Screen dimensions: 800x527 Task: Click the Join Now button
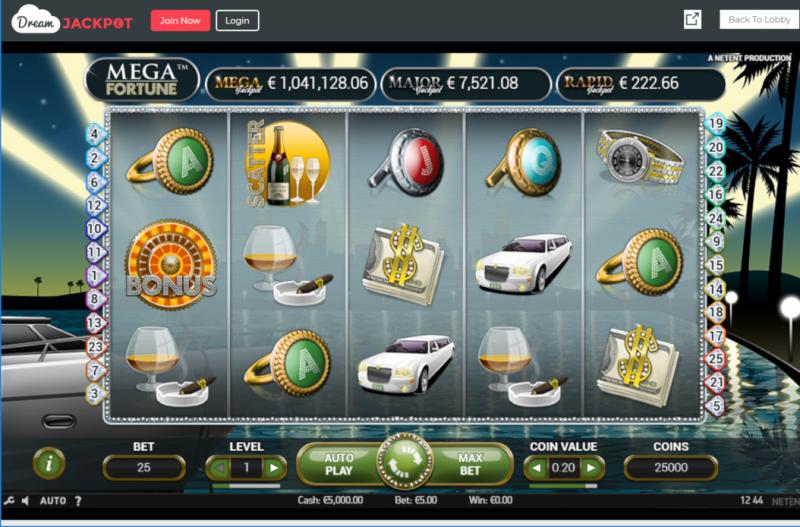(x=180, y=20)
